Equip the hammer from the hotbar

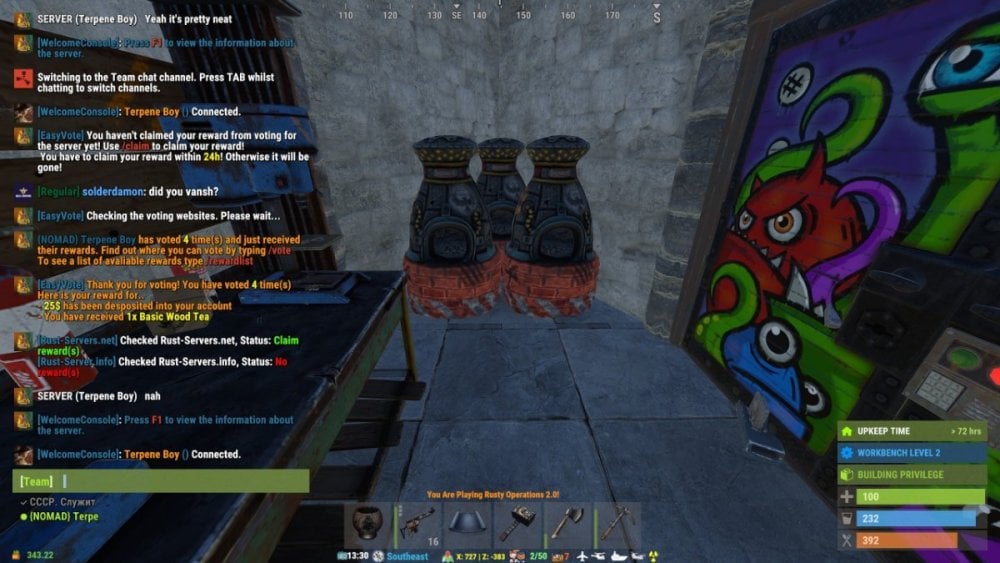518,522
